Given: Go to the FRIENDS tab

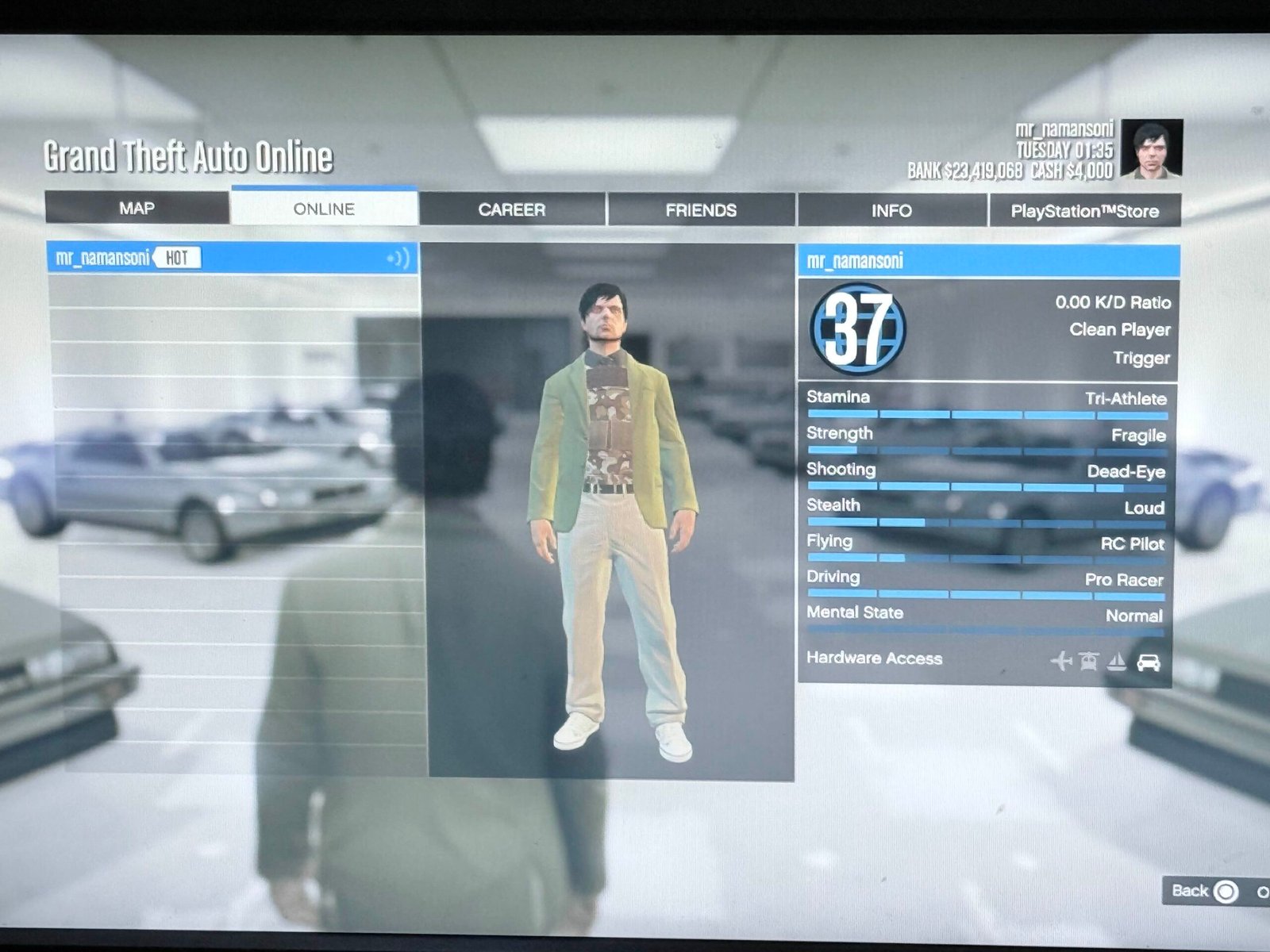Looking at the screenshot, I should [x=701, y=210].
